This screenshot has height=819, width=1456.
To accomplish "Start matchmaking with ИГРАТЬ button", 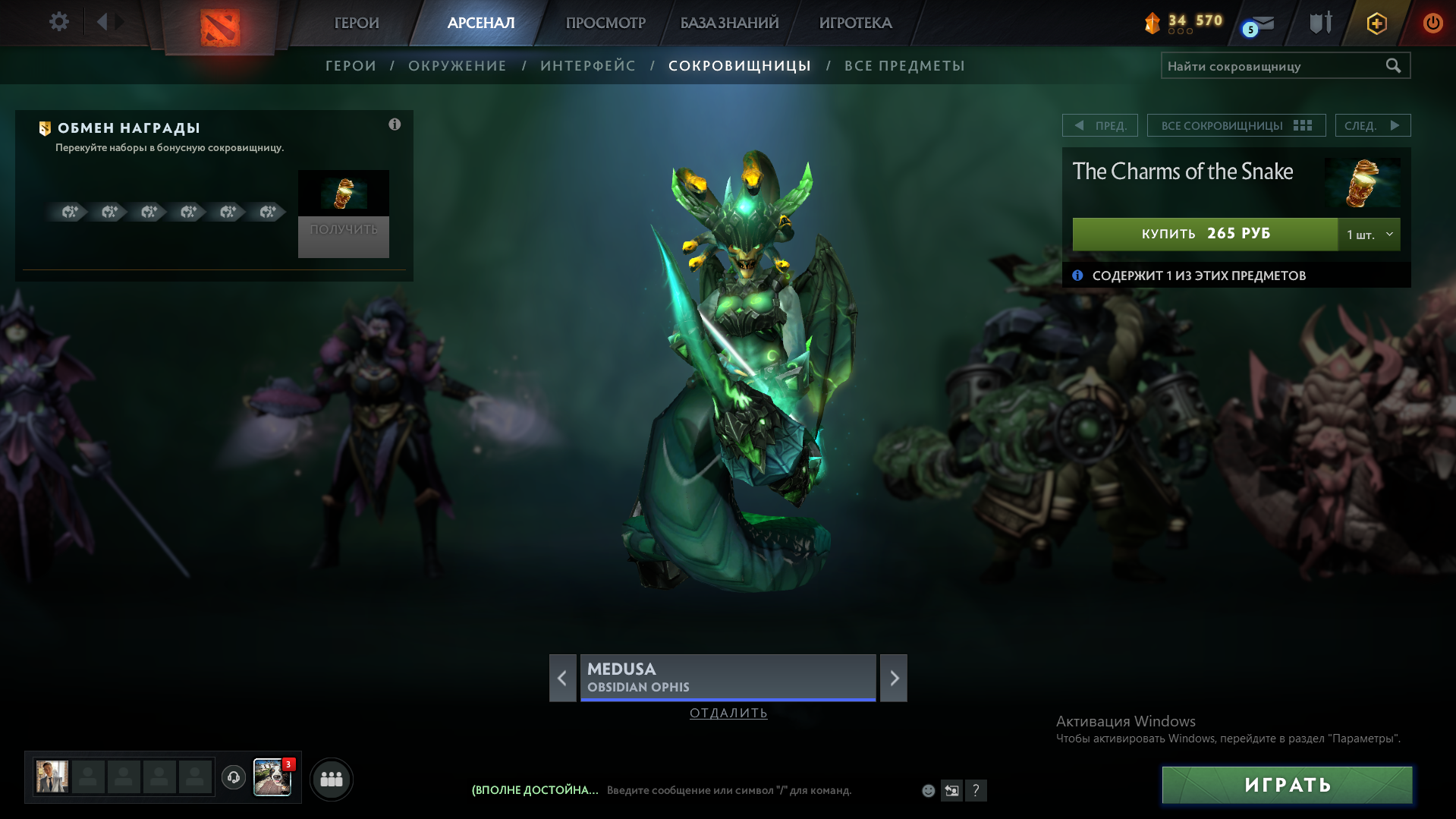I will coord(1287,785).
